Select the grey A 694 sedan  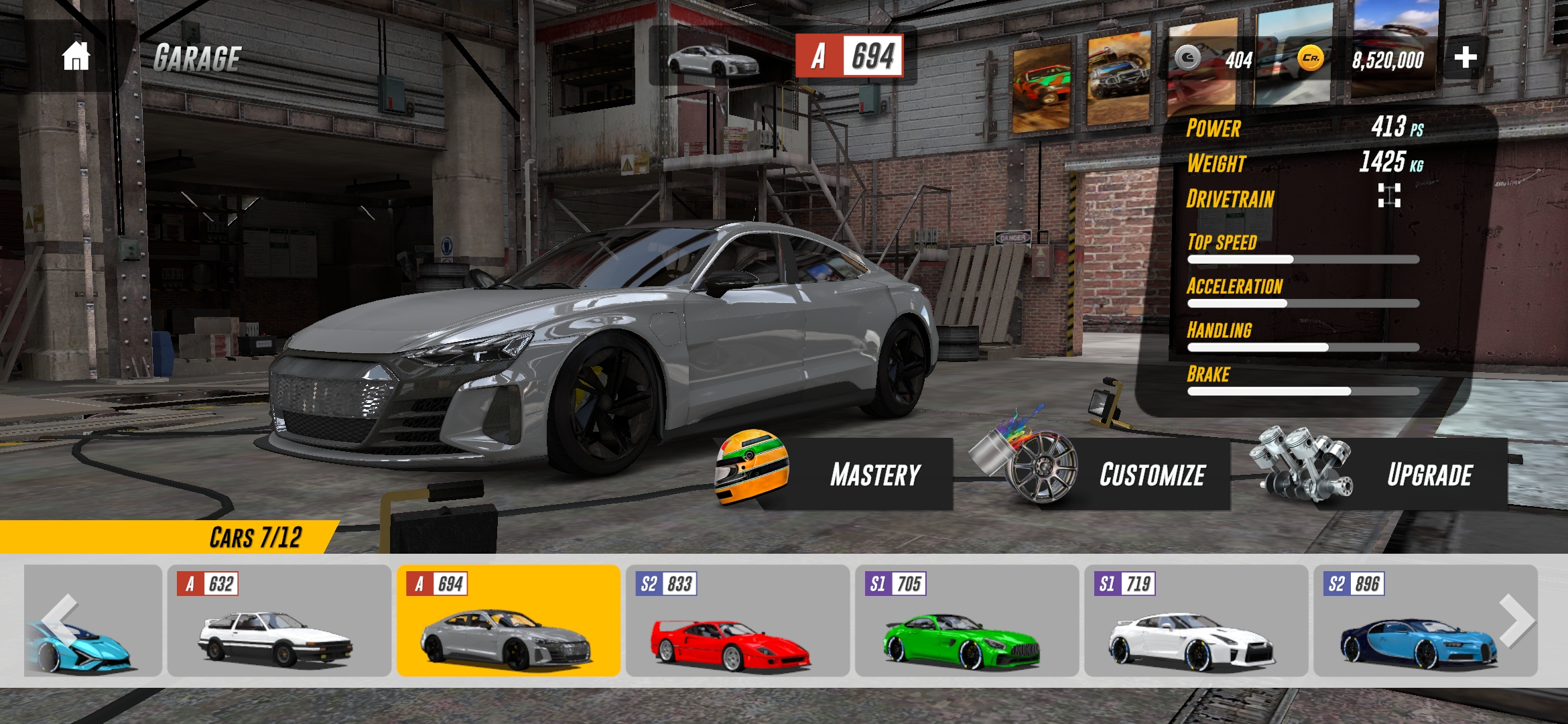coord(508,621)
